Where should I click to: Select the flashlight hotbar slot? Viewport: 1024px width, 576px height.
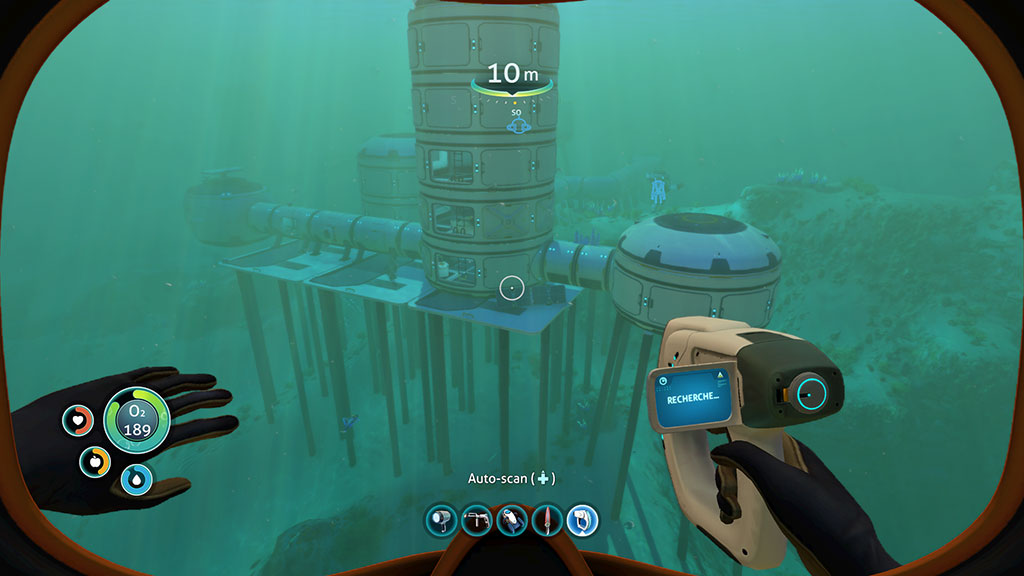[441, 520]
